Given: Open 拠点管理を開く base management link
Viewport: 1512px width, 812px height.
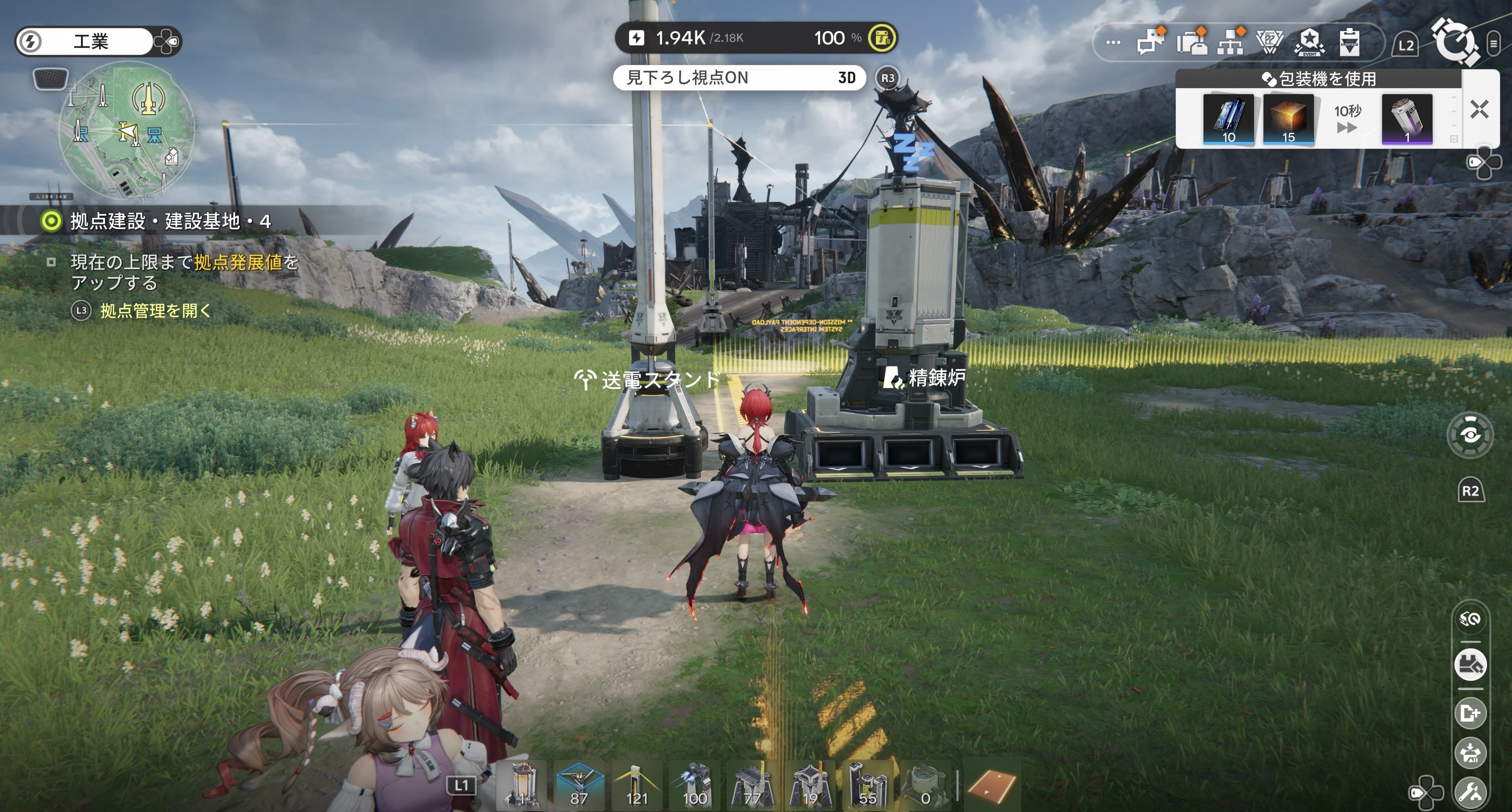Looking at the screenshot, I should point(155,311).
